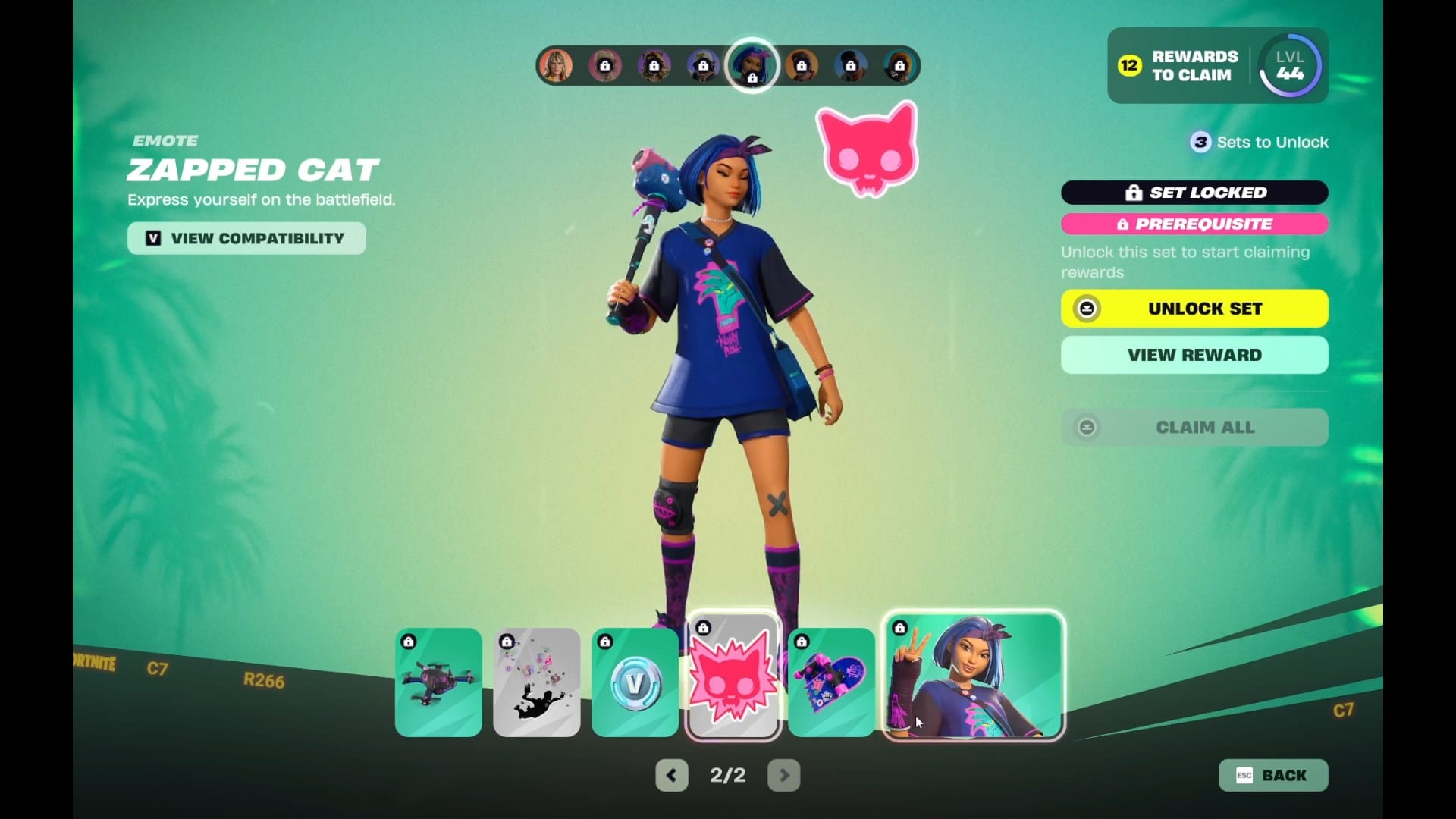Click the View Compatibility button
1456x819 pixels.
click(x=246, y=238)
